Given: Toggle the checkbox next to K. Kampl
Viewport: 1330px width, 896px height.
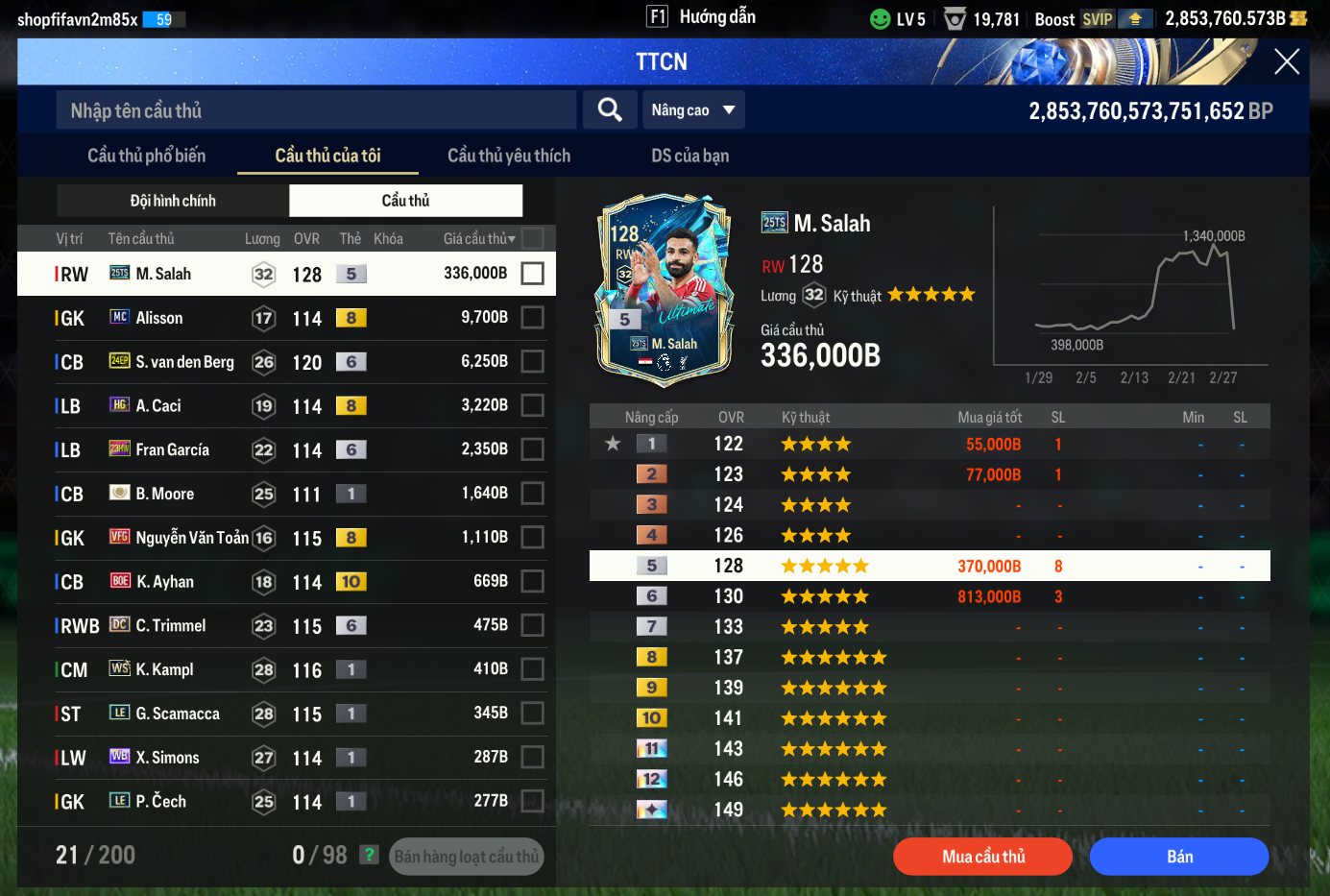Looking at the screenshot, I should pyautogui.click(x=532, y=669).
